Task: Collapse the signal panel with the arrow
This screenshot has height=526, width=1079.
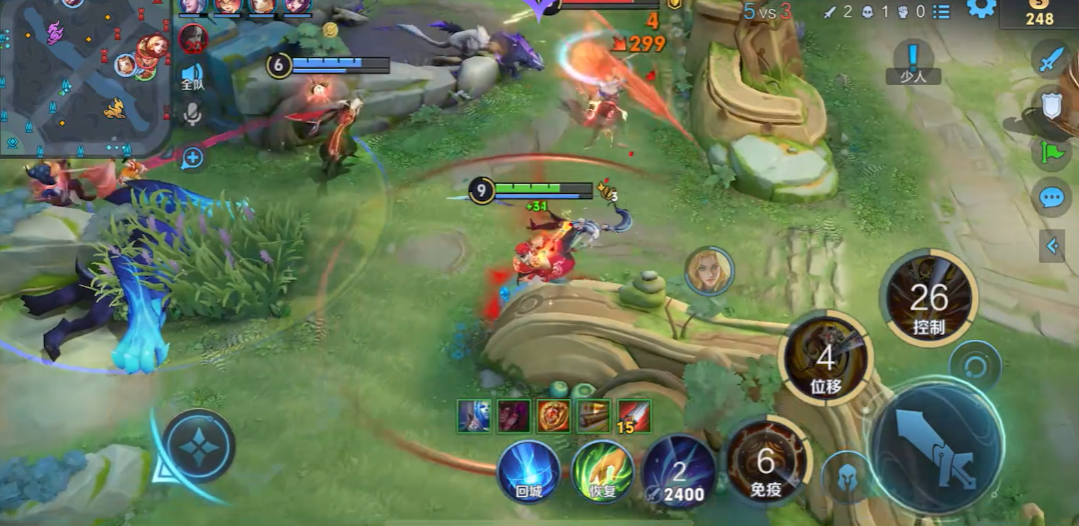Action: (1051, 245)
